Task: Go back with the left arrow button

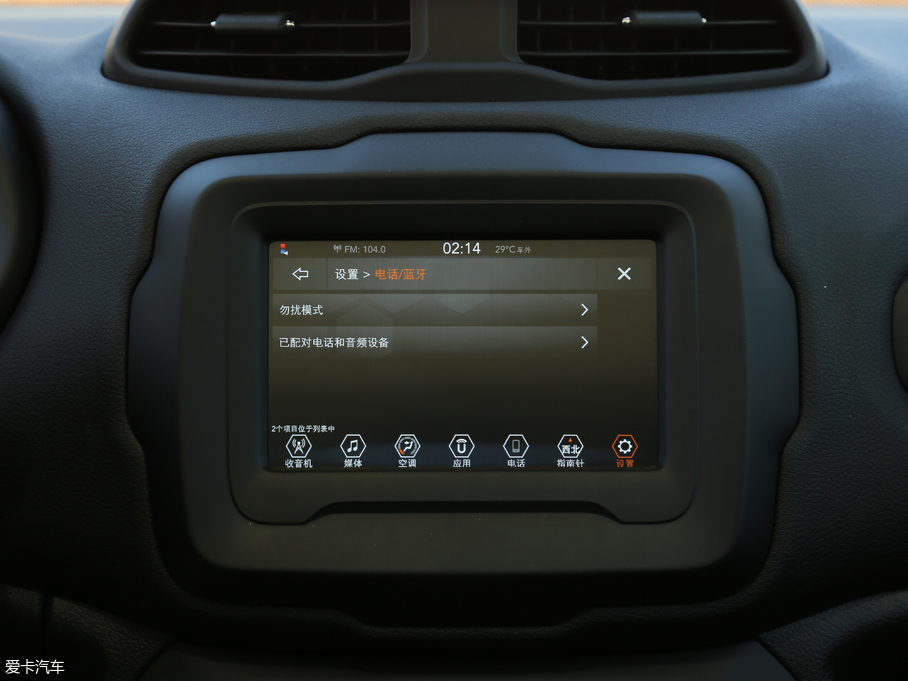Action: tap(300, 274)
